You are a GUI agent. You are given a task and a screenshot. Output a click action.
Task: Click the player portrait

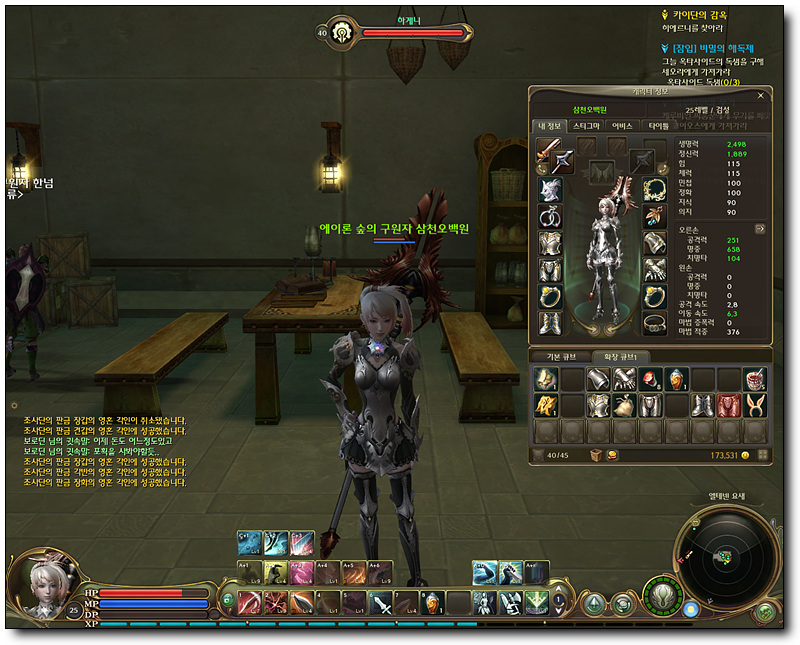pos(40,582)
